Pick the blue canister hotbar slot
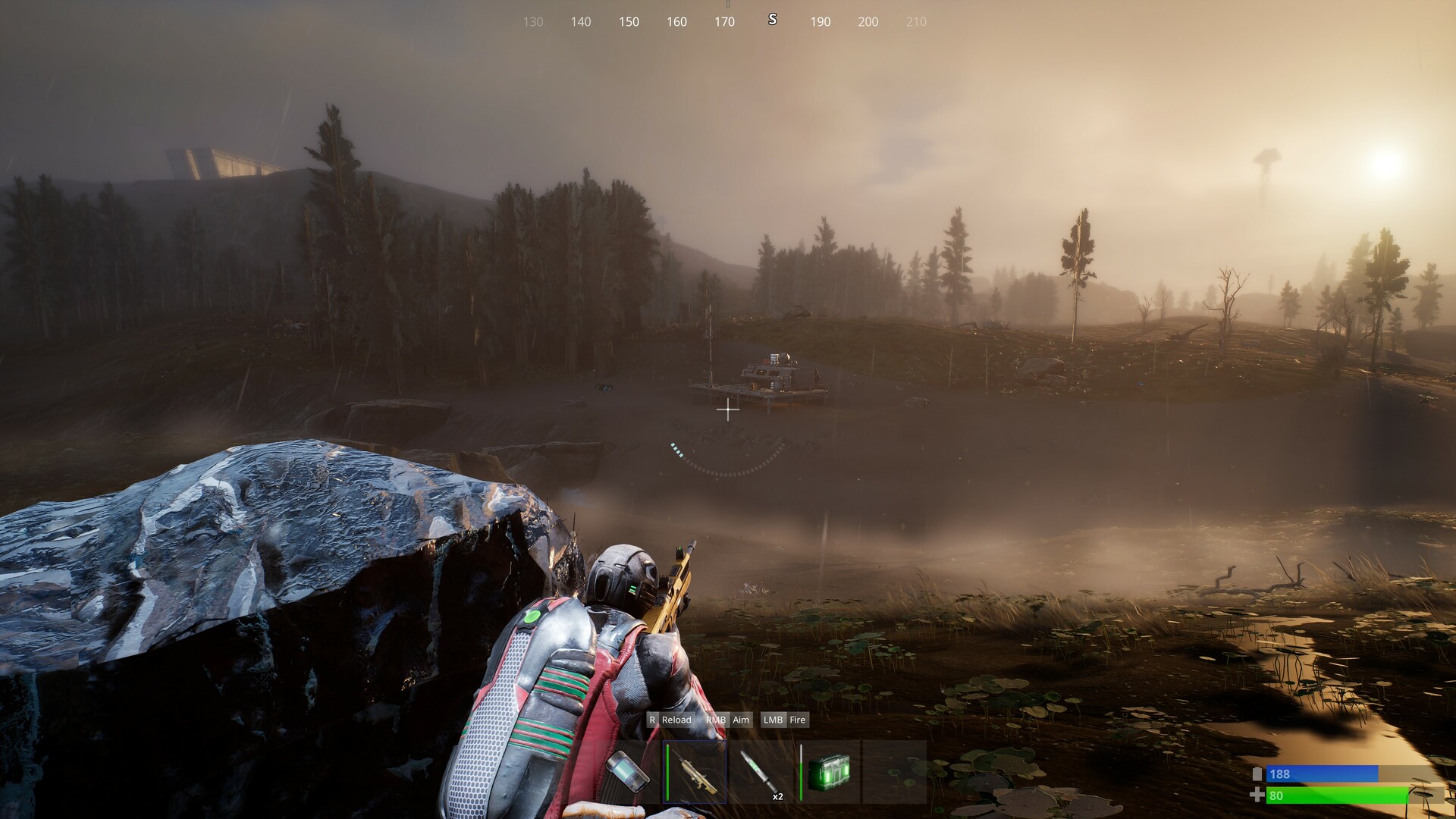This screenshot has width=1456, height=819. pyautogui.click(x=629, y=772)
